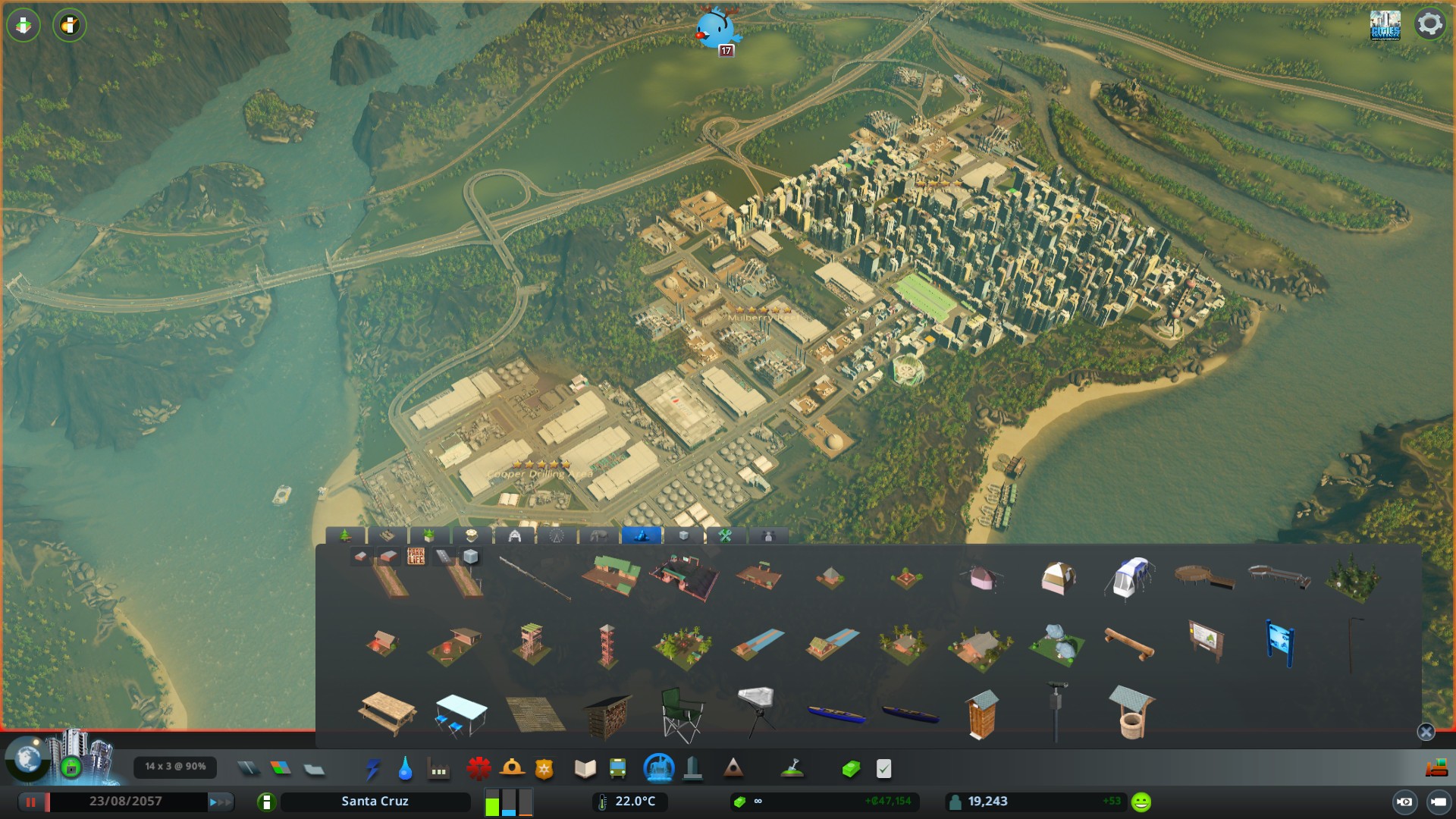Pick the wooden outhouse asset
This screenshot has width=1456, height=819.
(x=982, y=714)
